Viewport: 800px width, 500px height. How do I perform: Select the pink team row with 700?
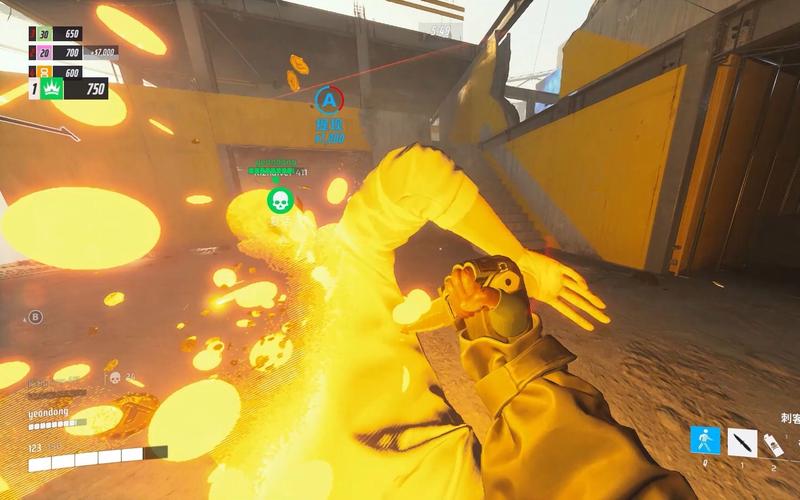coord(58,52)
